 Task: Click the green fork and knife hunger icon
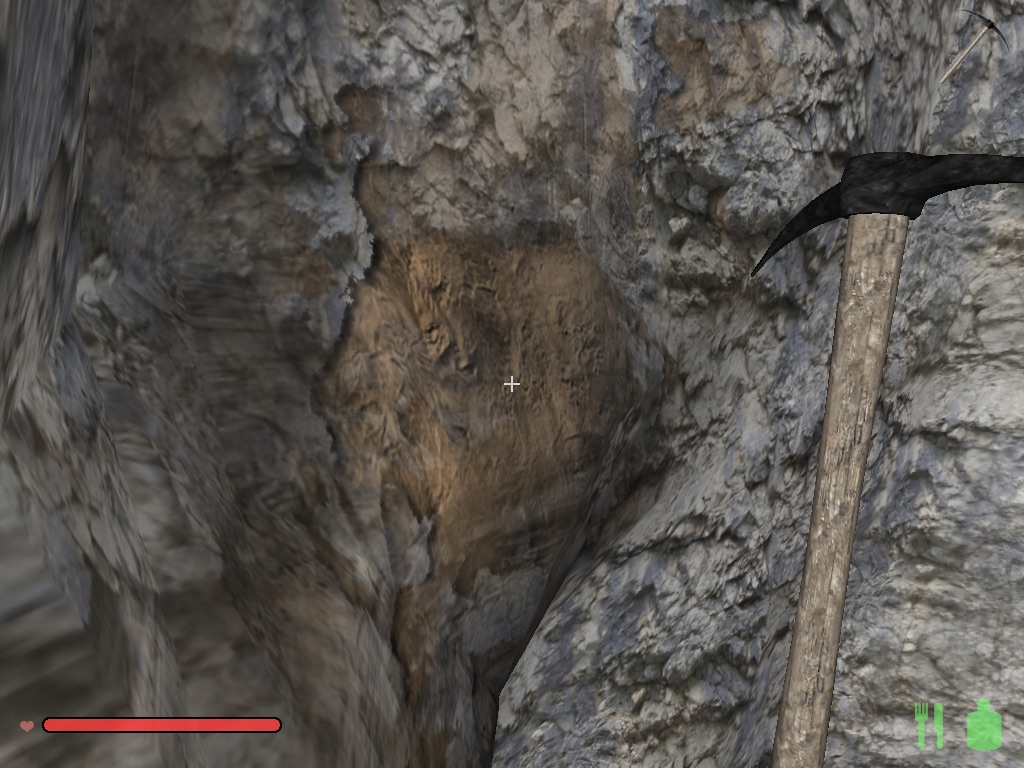pos(929,725)
